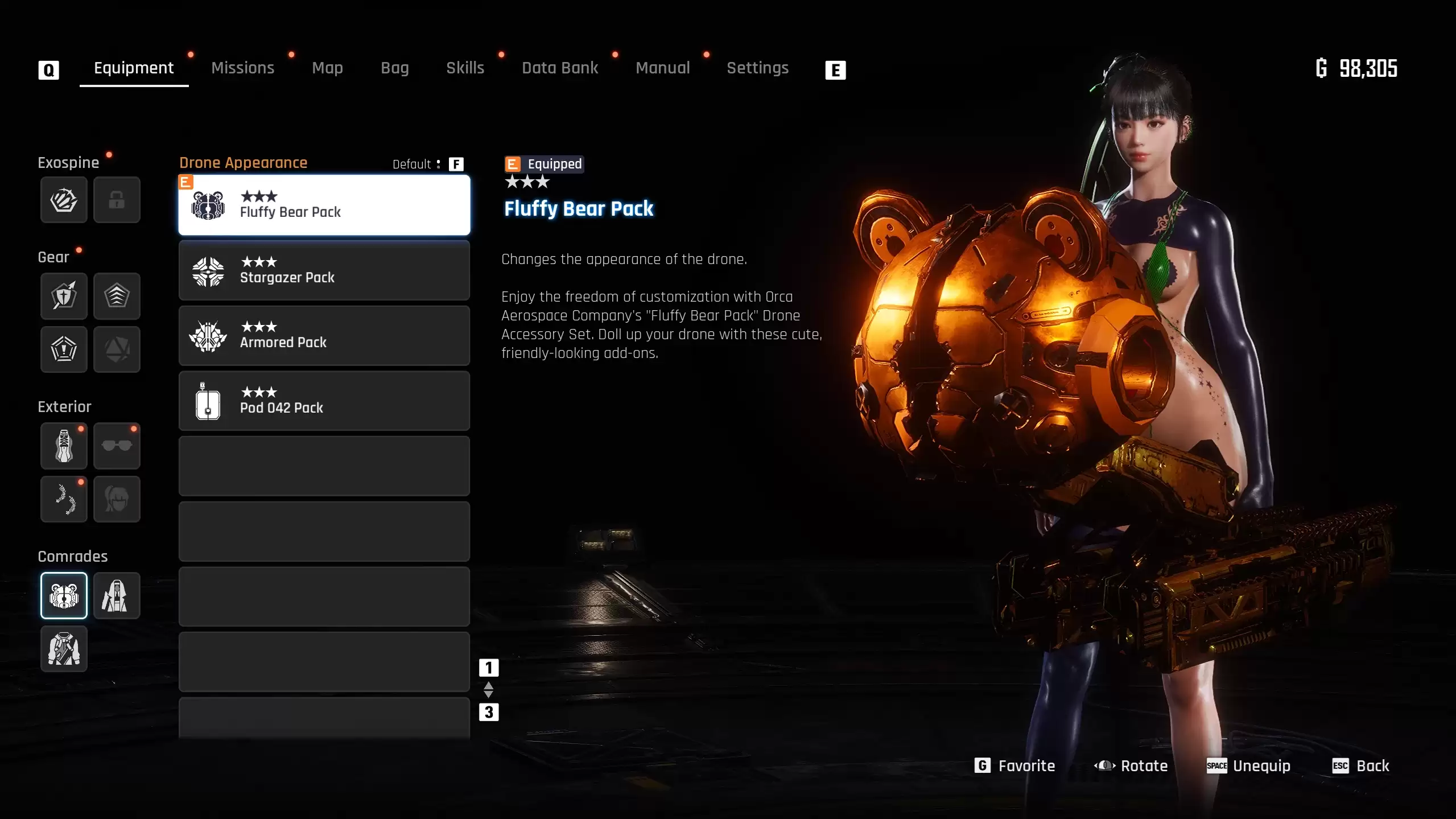The image size is (1456, 819).
Task: Select the Pod 042 Pack entry
Action: coord(324,401)
